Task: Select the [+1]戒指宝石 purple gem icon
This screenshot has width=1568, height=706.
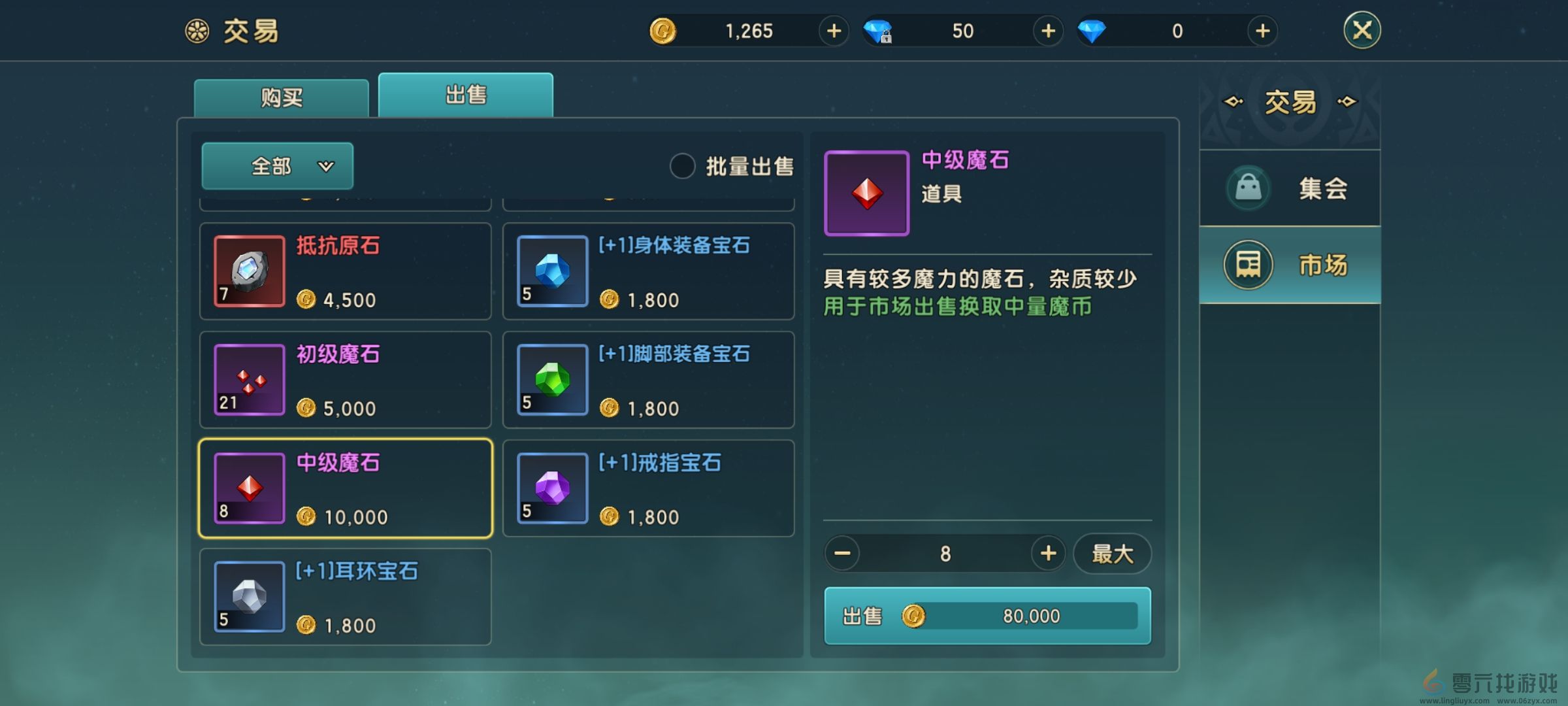Action: point(553,488)
